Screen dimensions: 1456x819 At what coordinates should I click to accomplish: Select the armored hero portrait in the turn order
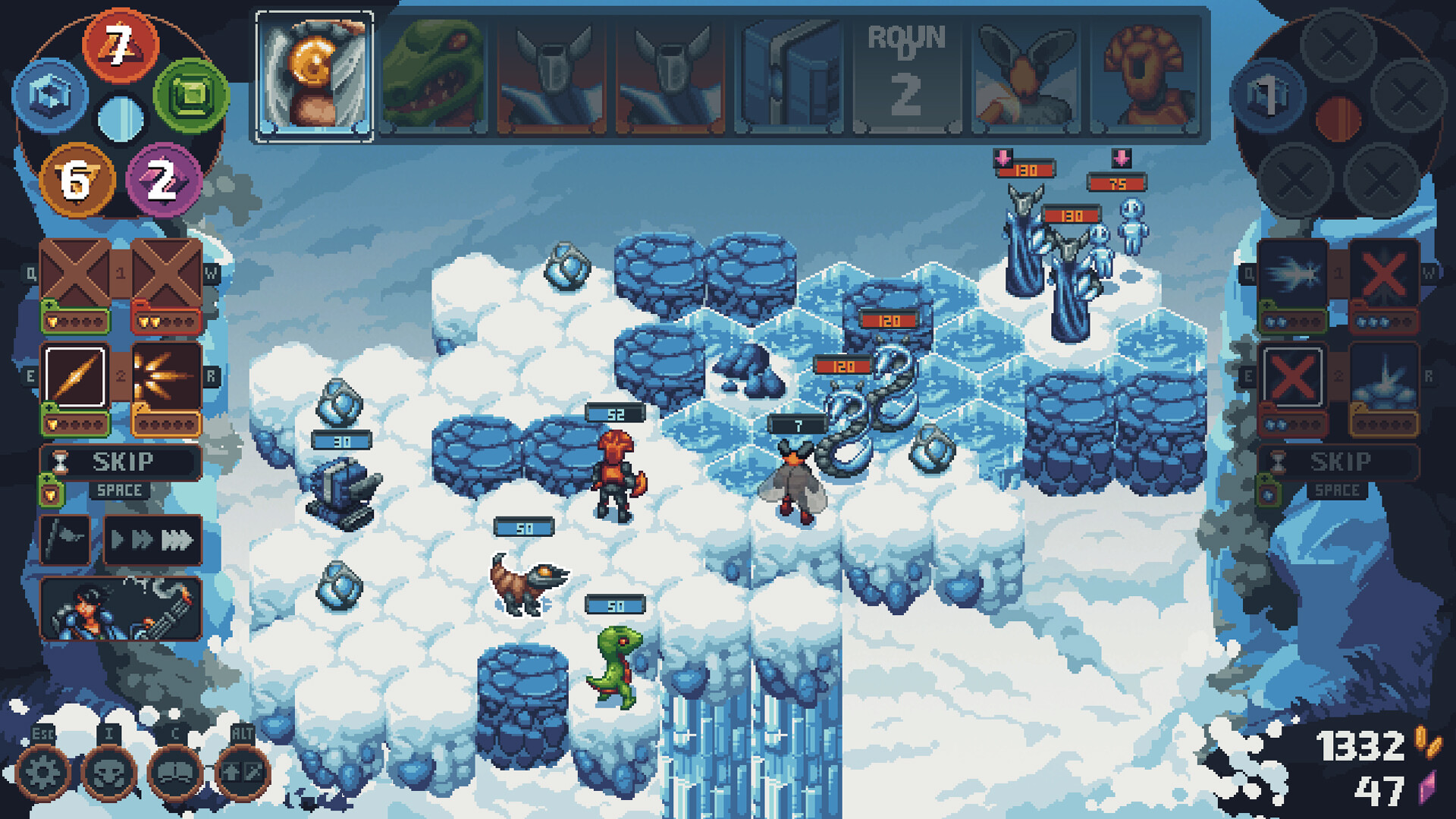[314, 76]
